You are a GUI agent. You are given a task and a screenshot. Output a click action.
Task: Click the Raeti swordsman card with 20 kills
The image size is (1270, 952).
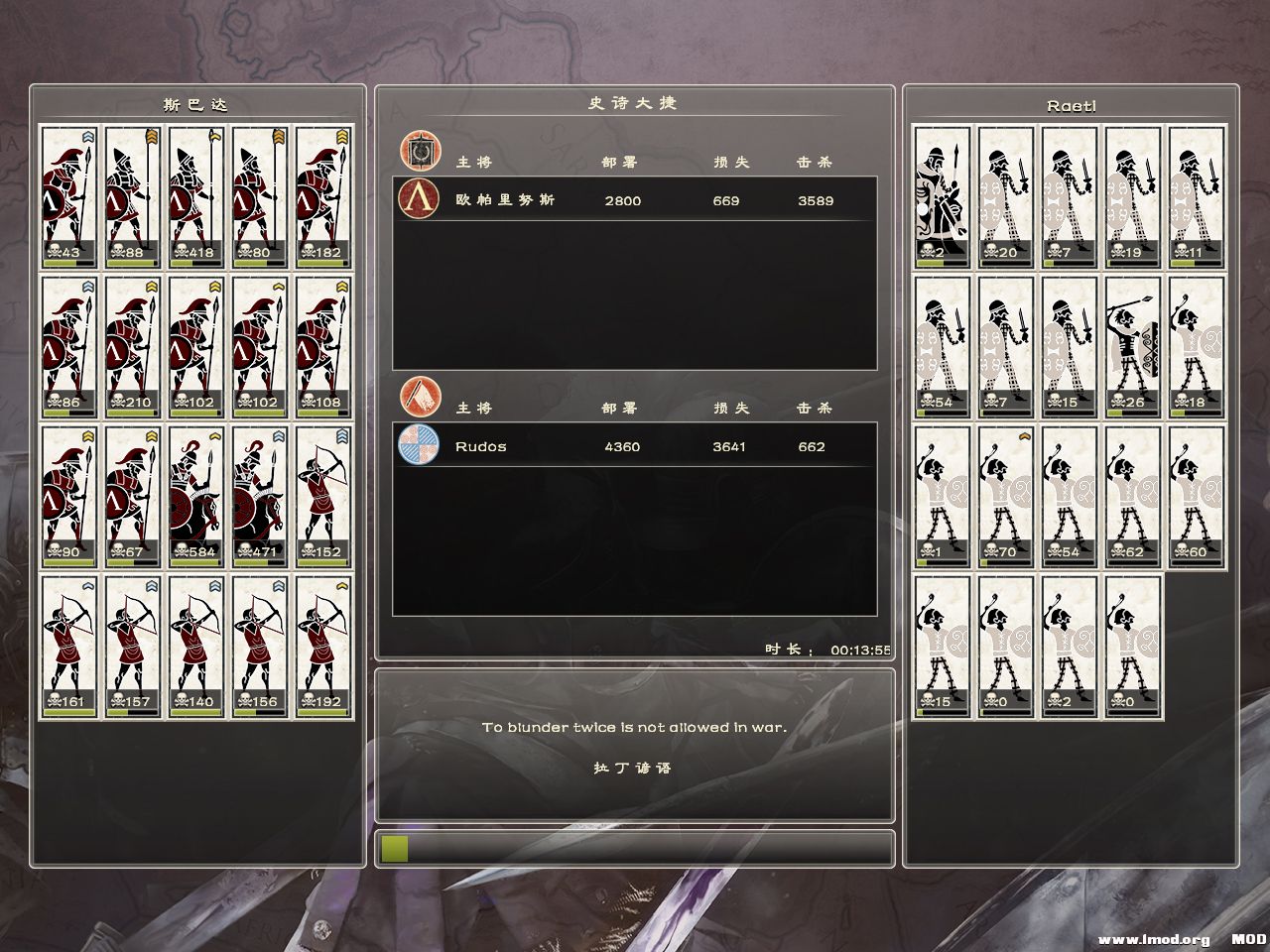[x=1006, y=196]
